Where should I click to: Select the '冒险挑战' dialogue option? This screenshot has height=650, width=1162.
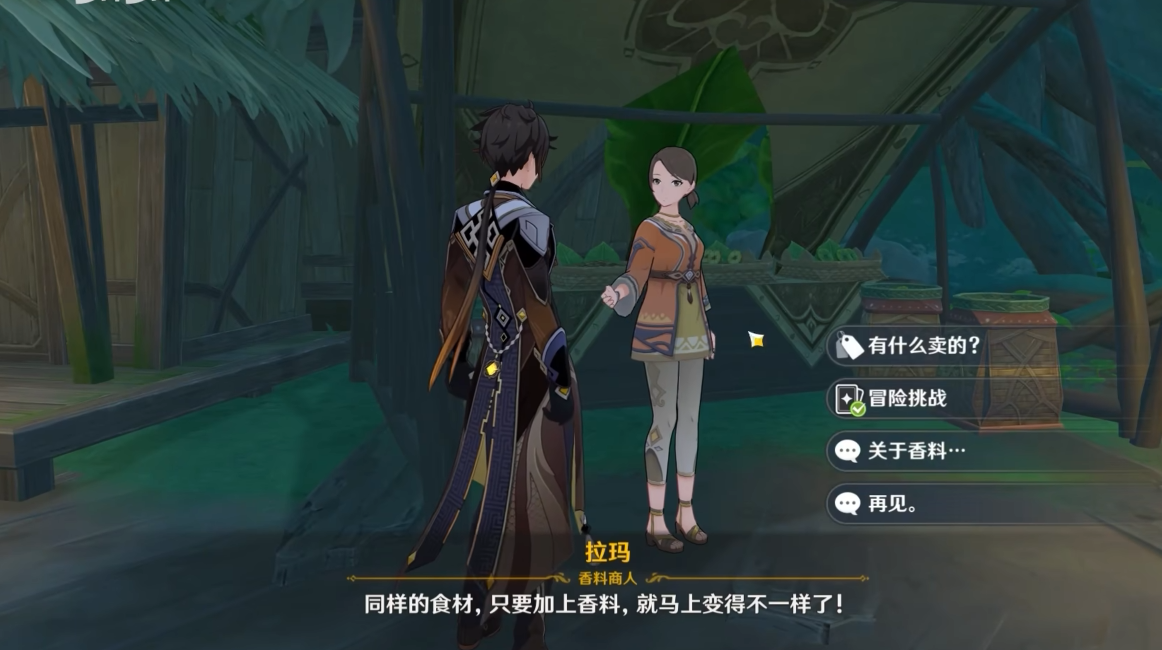(906, 398)
